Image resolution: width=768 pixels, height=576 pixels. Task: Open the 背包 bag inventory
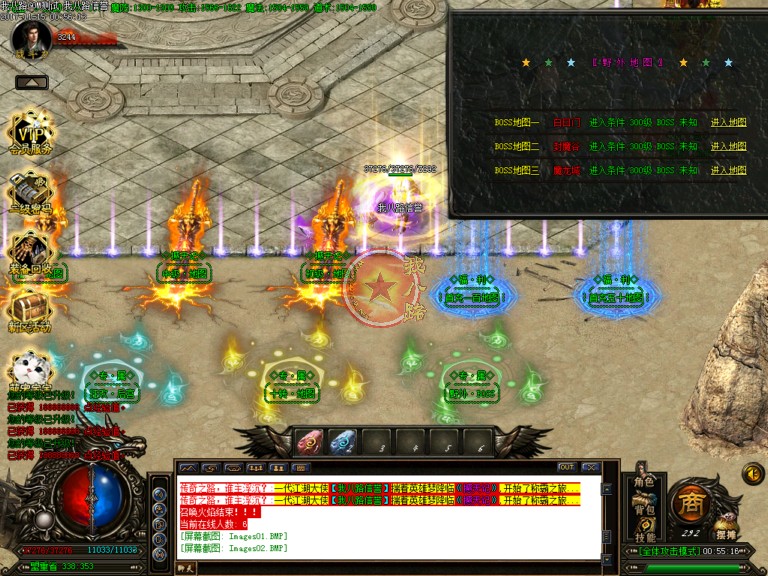[x=643, y=510]
